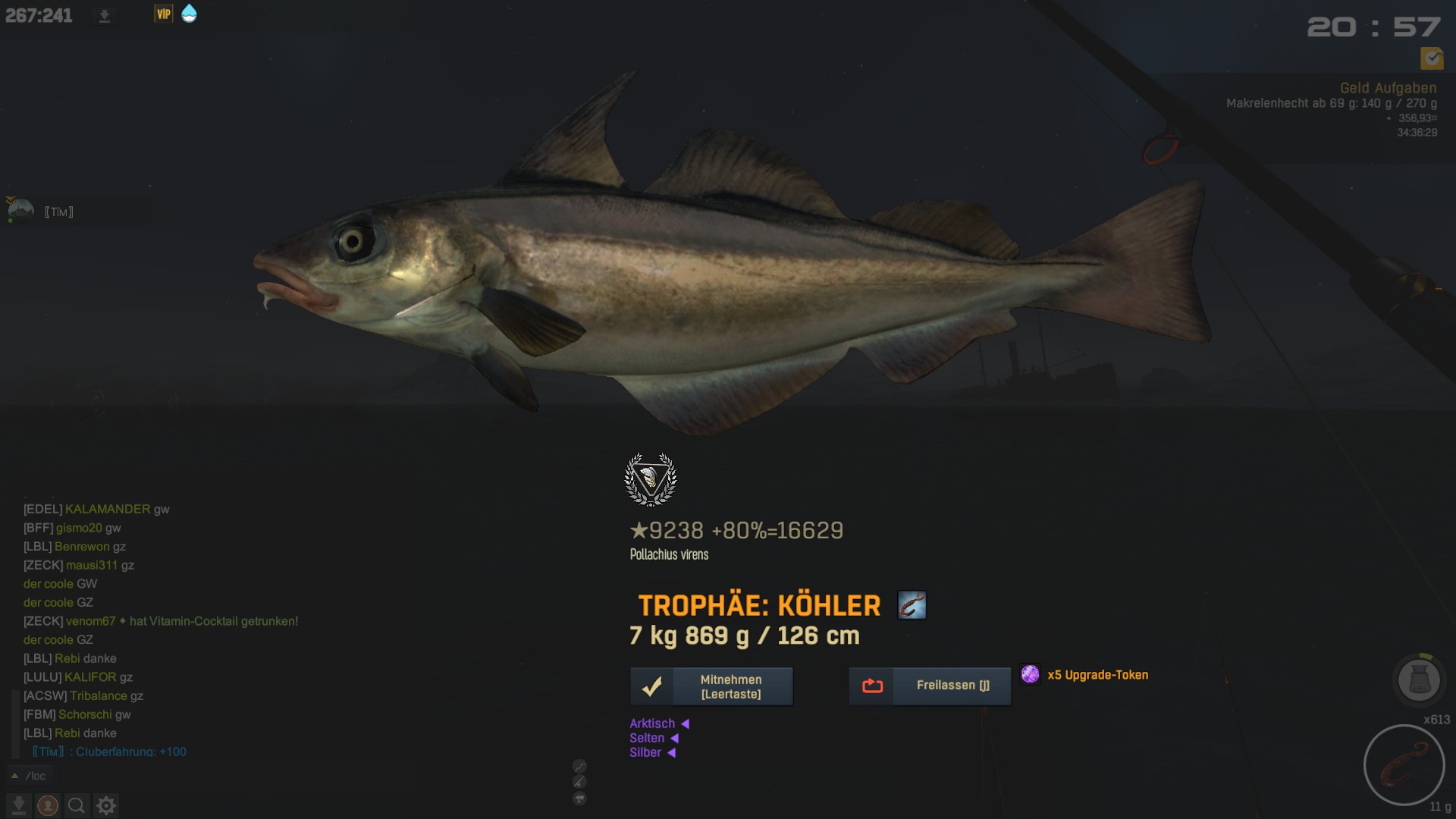Click the VIP status badge
1456x819 pixels.
(x=163, y=14)
